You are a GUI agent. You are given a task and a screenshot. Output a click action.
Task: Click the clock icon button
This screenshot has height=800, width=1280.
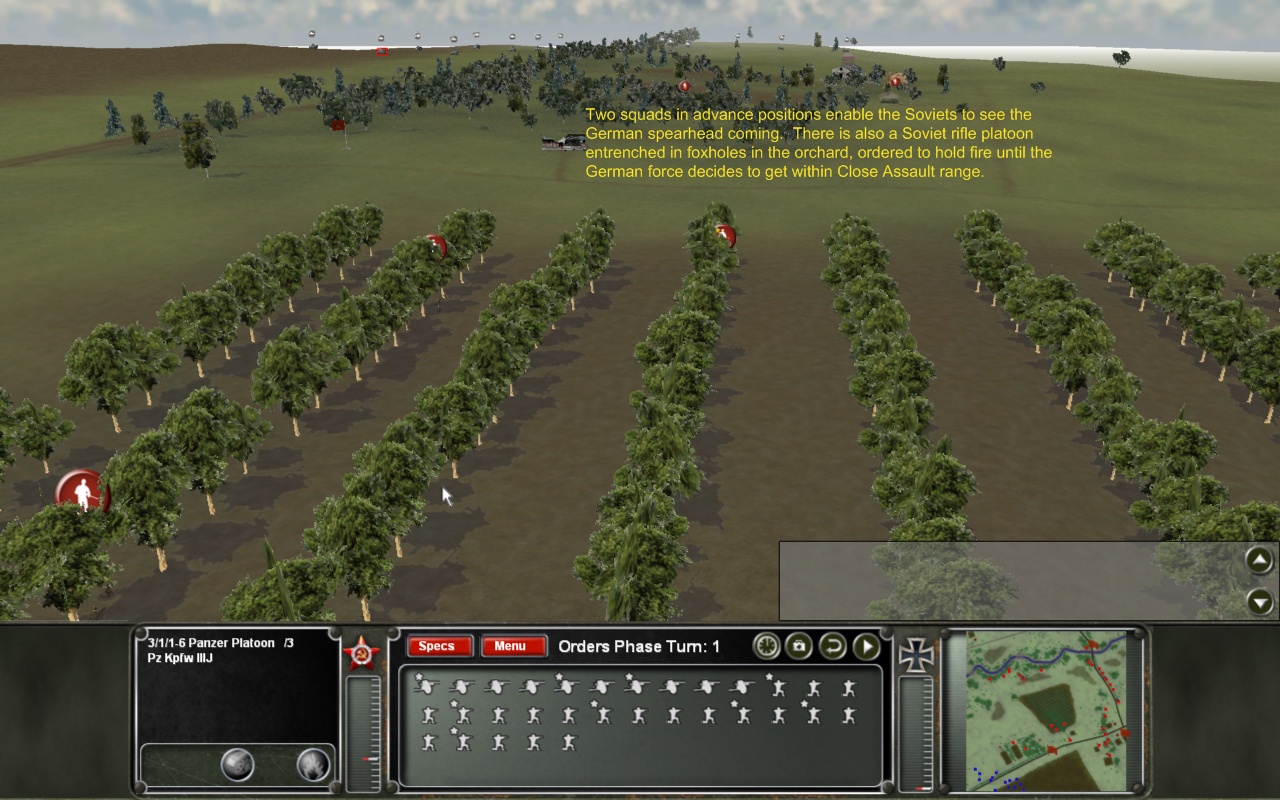pos(767,646)
